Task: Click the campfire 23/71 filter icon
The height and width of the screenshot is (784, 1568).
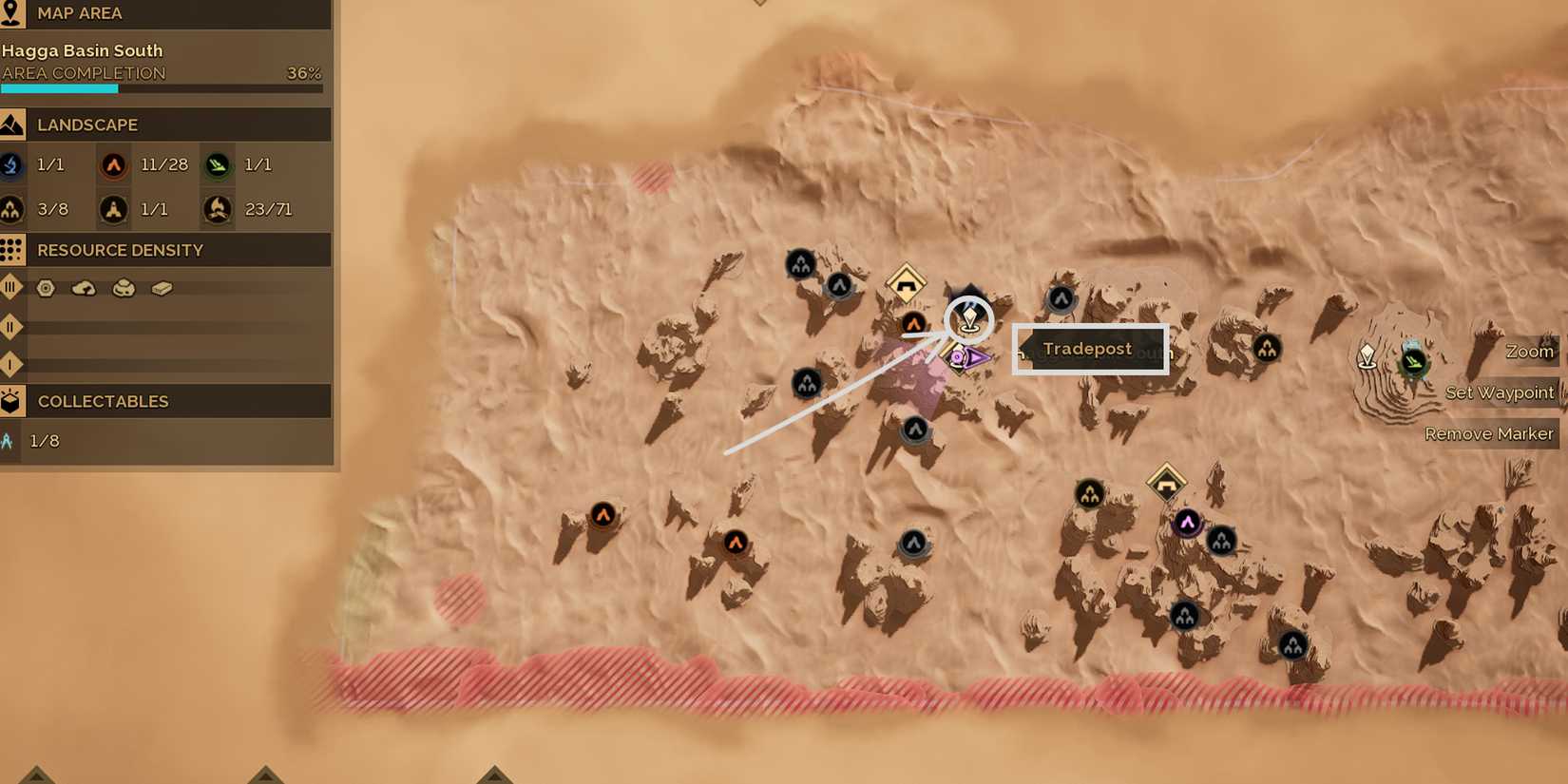Action: (217, 208)
